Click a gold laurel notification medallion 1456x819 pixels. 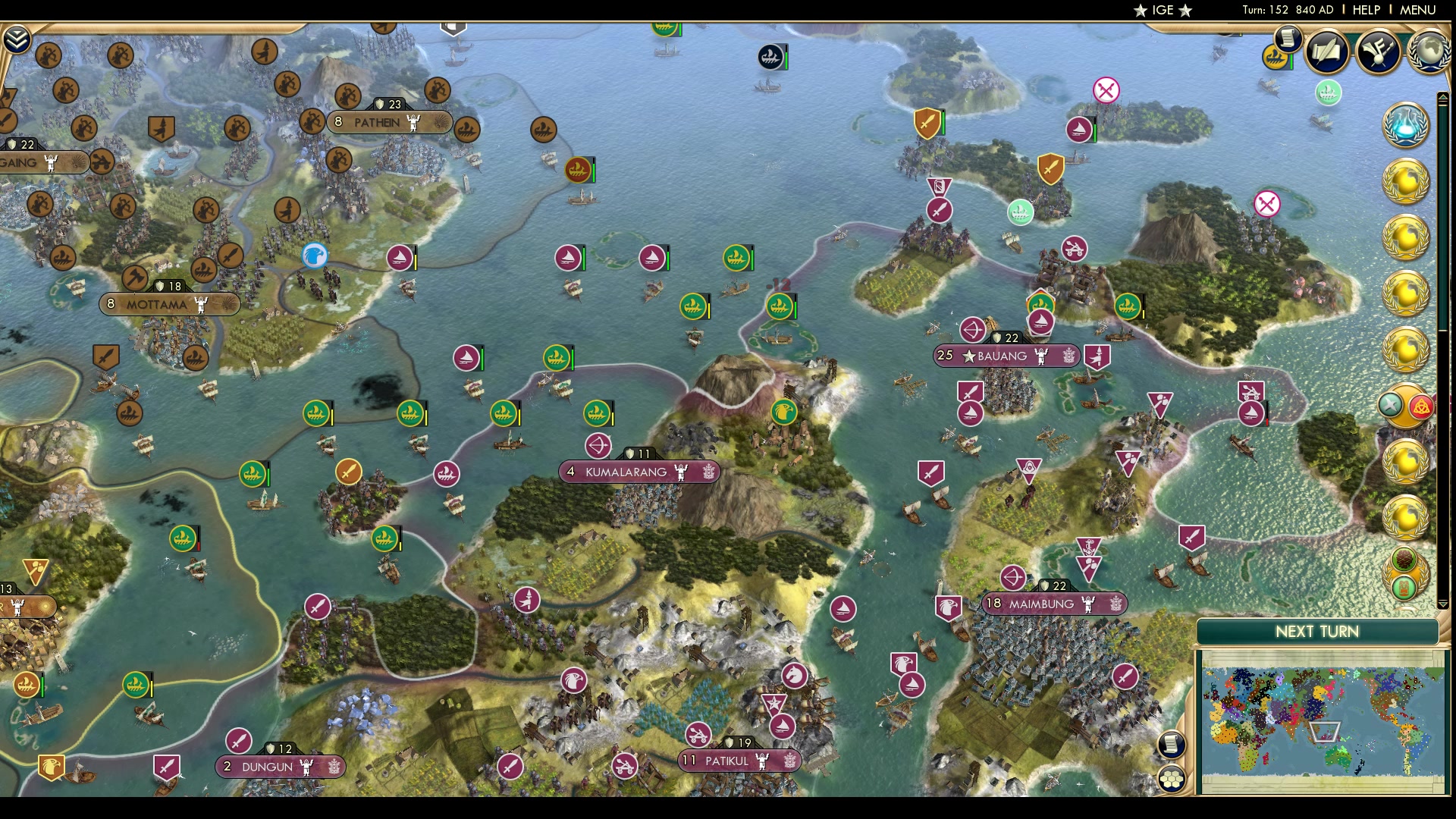pos(1405,182)
